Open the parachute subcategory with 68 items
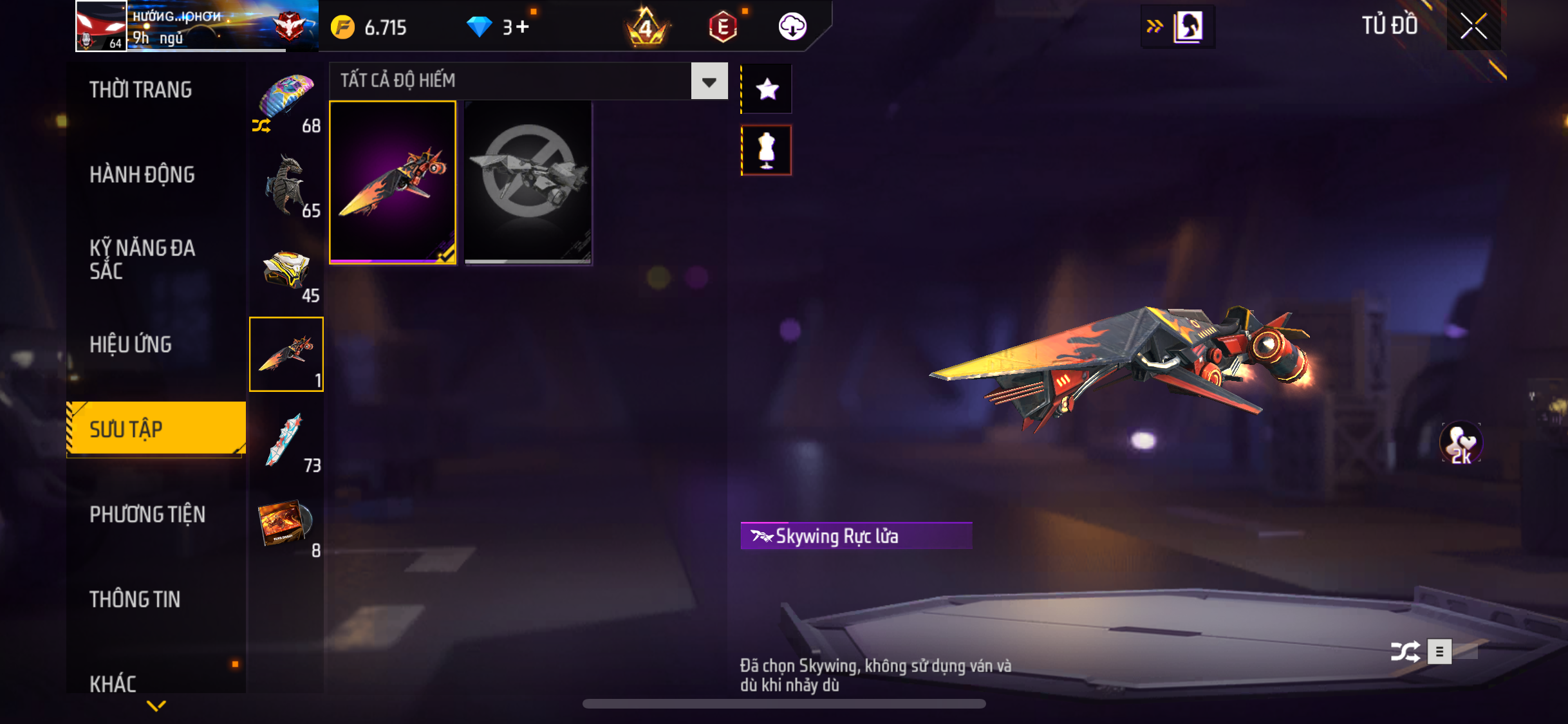Image resolution: width=1568 pixels, height=724 pixels. (x=287, y=100)
